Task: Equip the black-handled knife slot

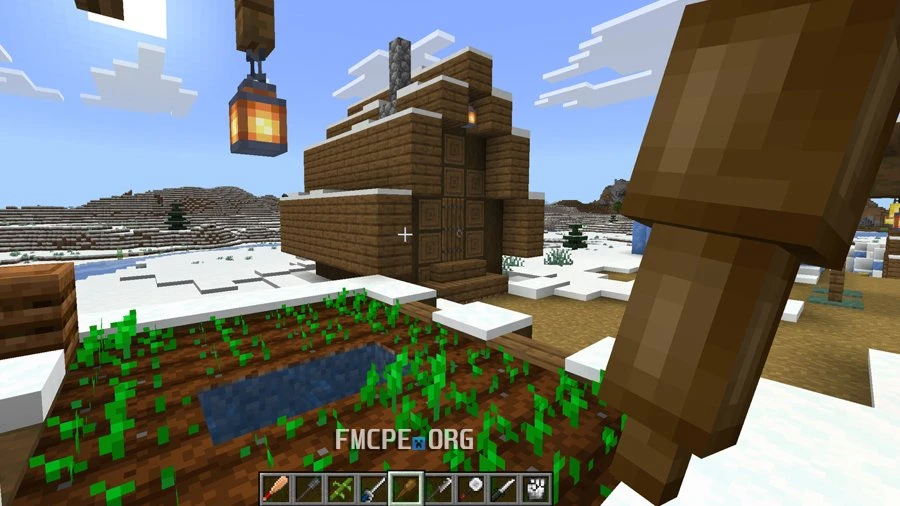Action: [x=505, y=488]
